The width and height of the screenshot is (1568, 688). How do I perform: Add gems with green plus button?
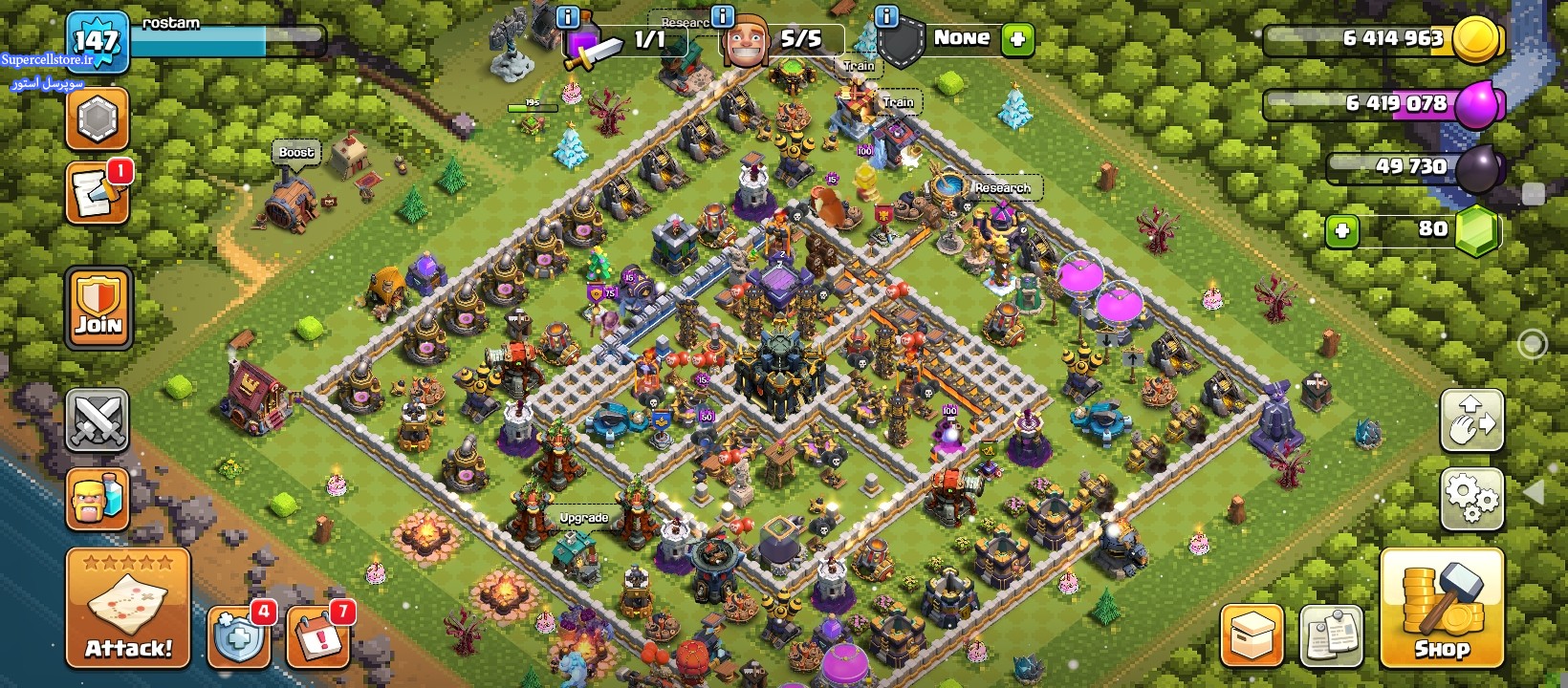point(1342,230)
